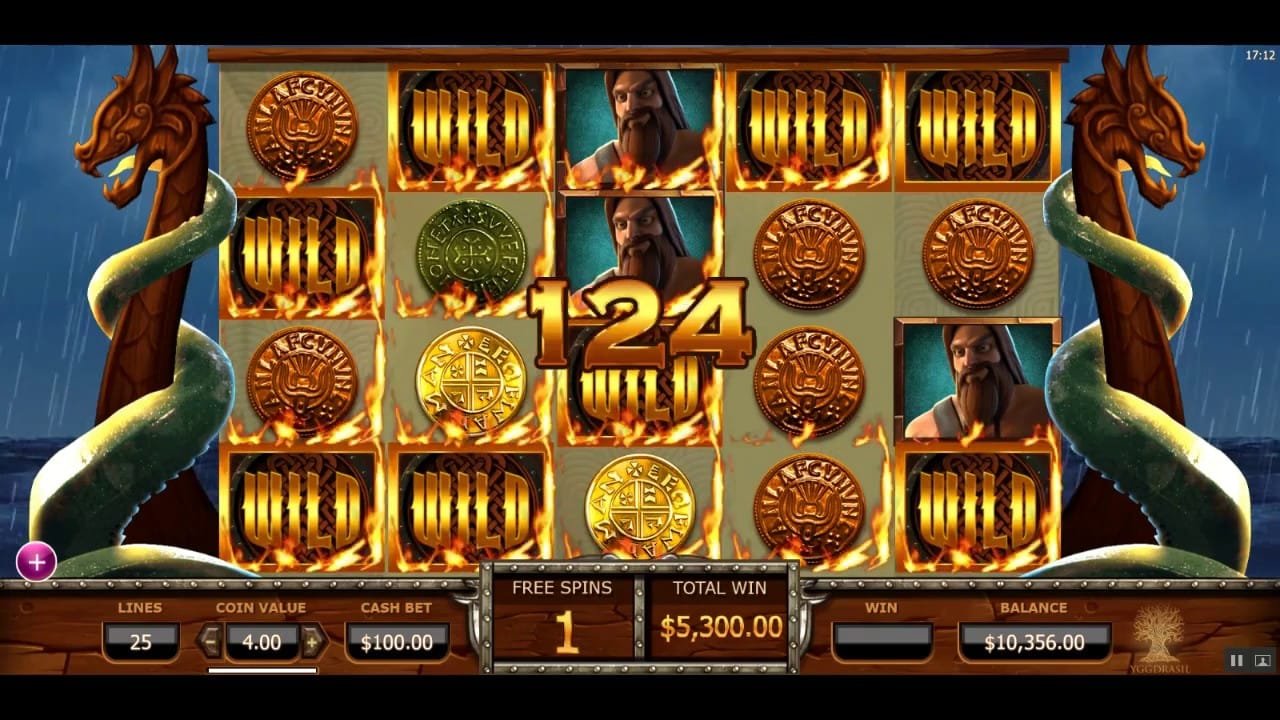
Task: Increase the coin value with the plus arrow
Action: point(313,641)
